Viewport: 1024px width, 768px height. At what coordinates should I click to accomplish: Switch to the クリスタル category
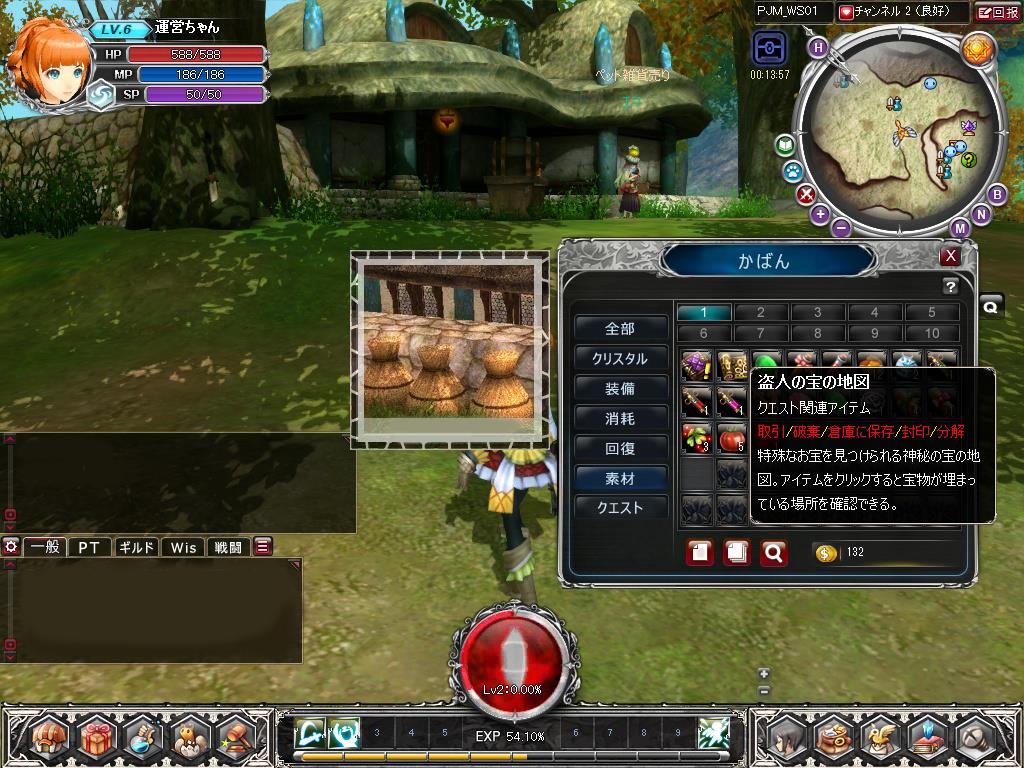click(x=620, y=359)
